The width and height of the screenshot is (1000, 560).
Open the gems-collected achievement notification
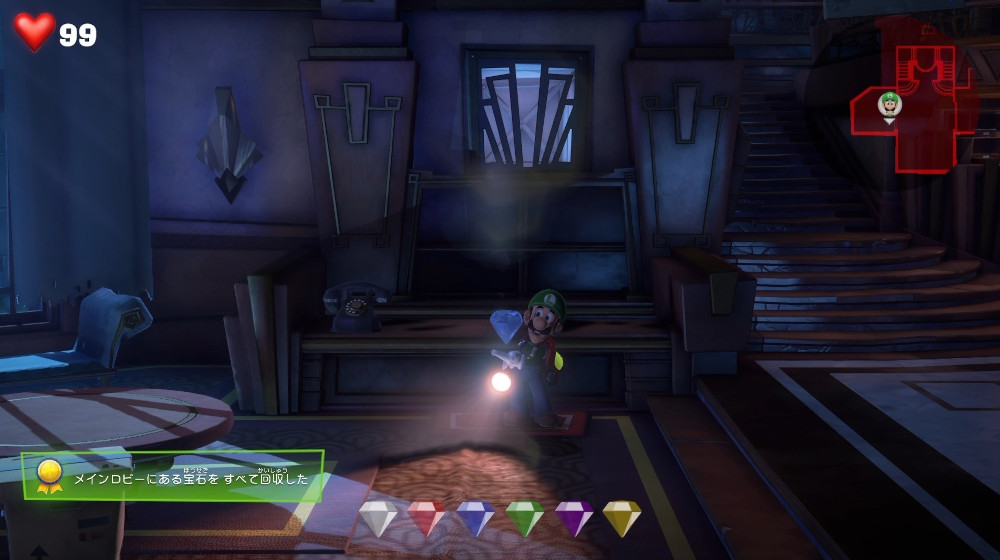[x=173, y=476]
